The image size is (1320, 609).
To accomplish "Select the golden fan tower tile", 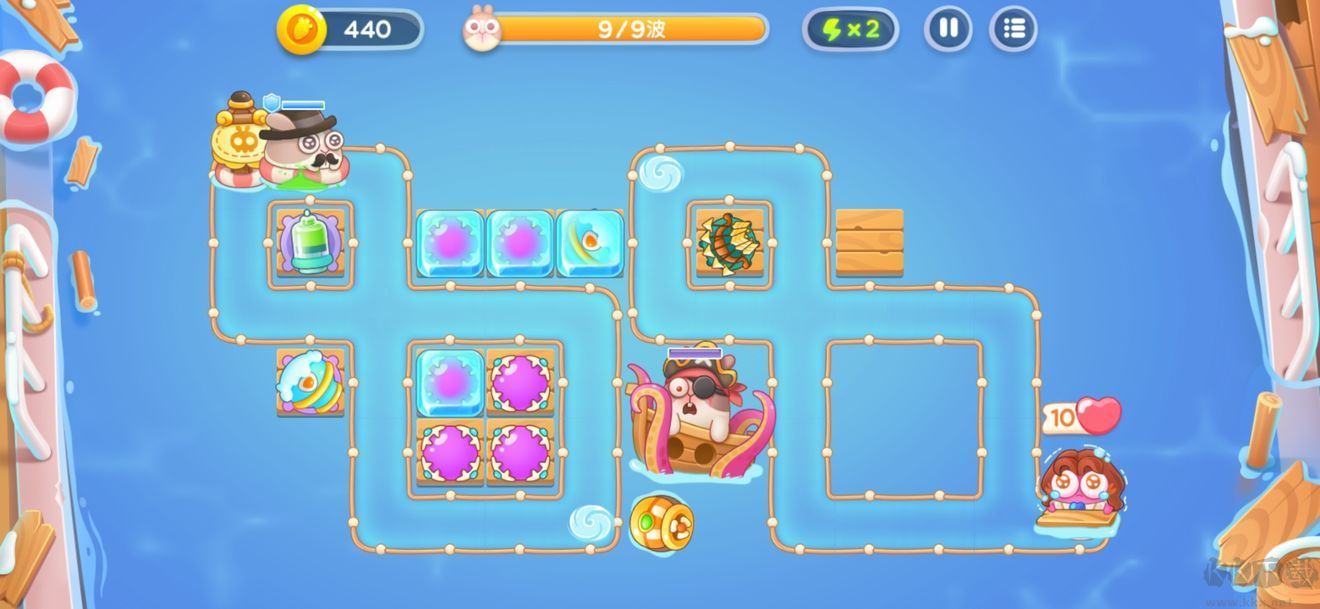I will point(729,242).
